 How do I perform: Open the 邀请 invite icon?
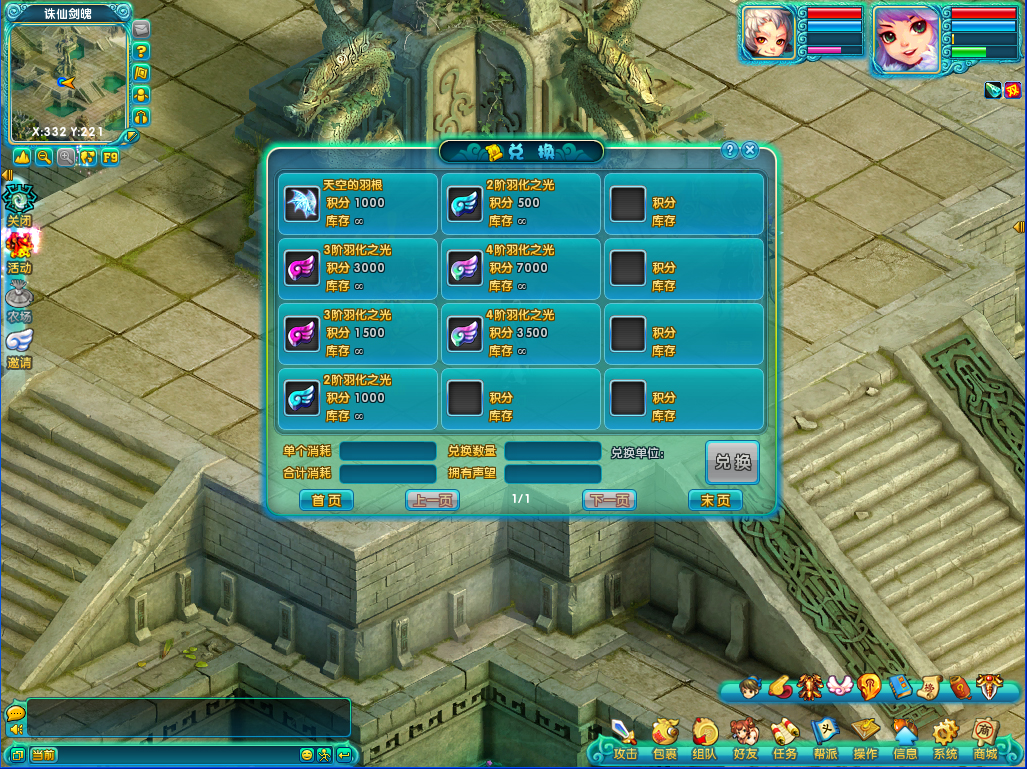click(x=20, y=347)
